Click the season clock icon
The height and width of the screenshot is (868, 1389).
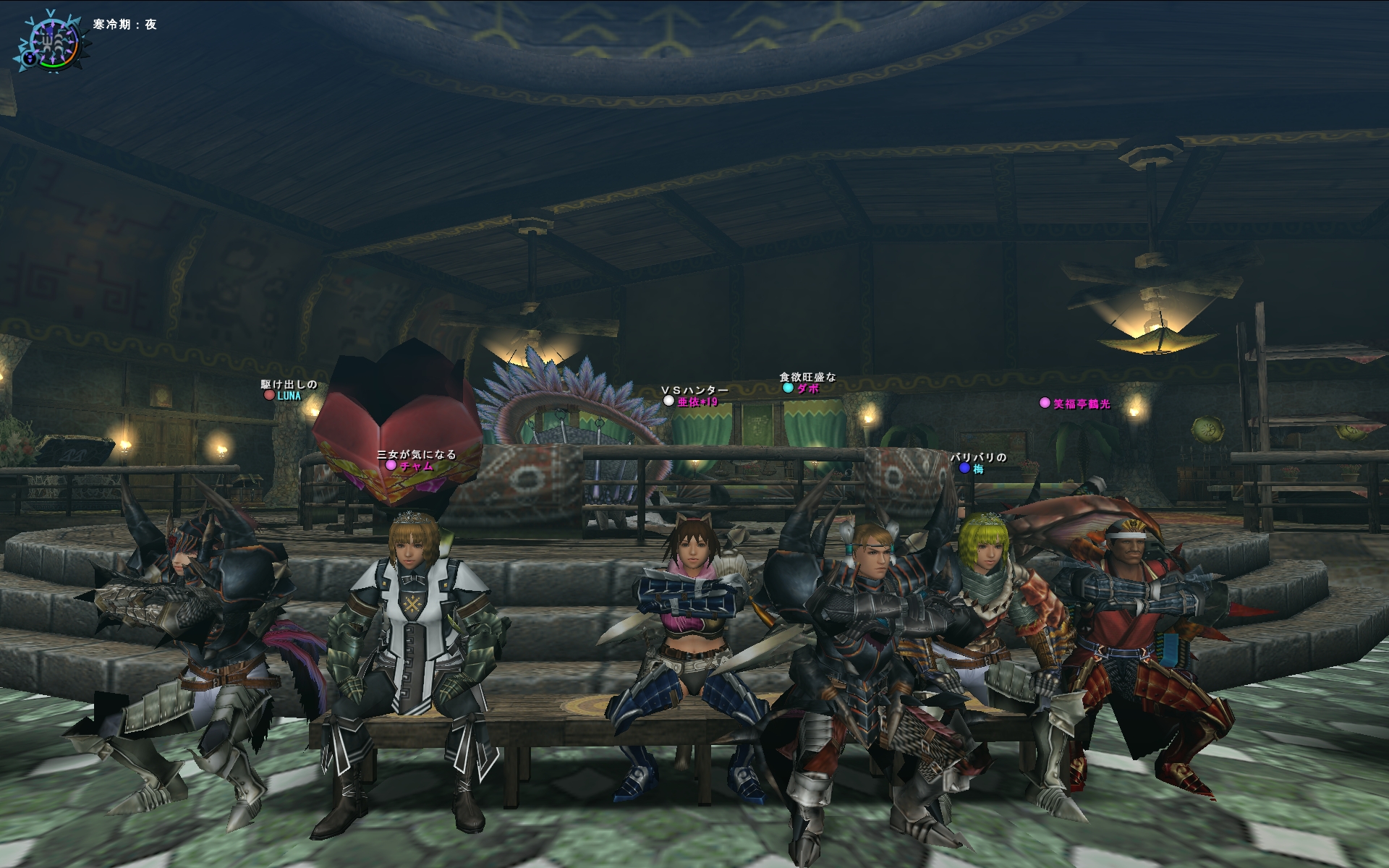click(48, 41)
